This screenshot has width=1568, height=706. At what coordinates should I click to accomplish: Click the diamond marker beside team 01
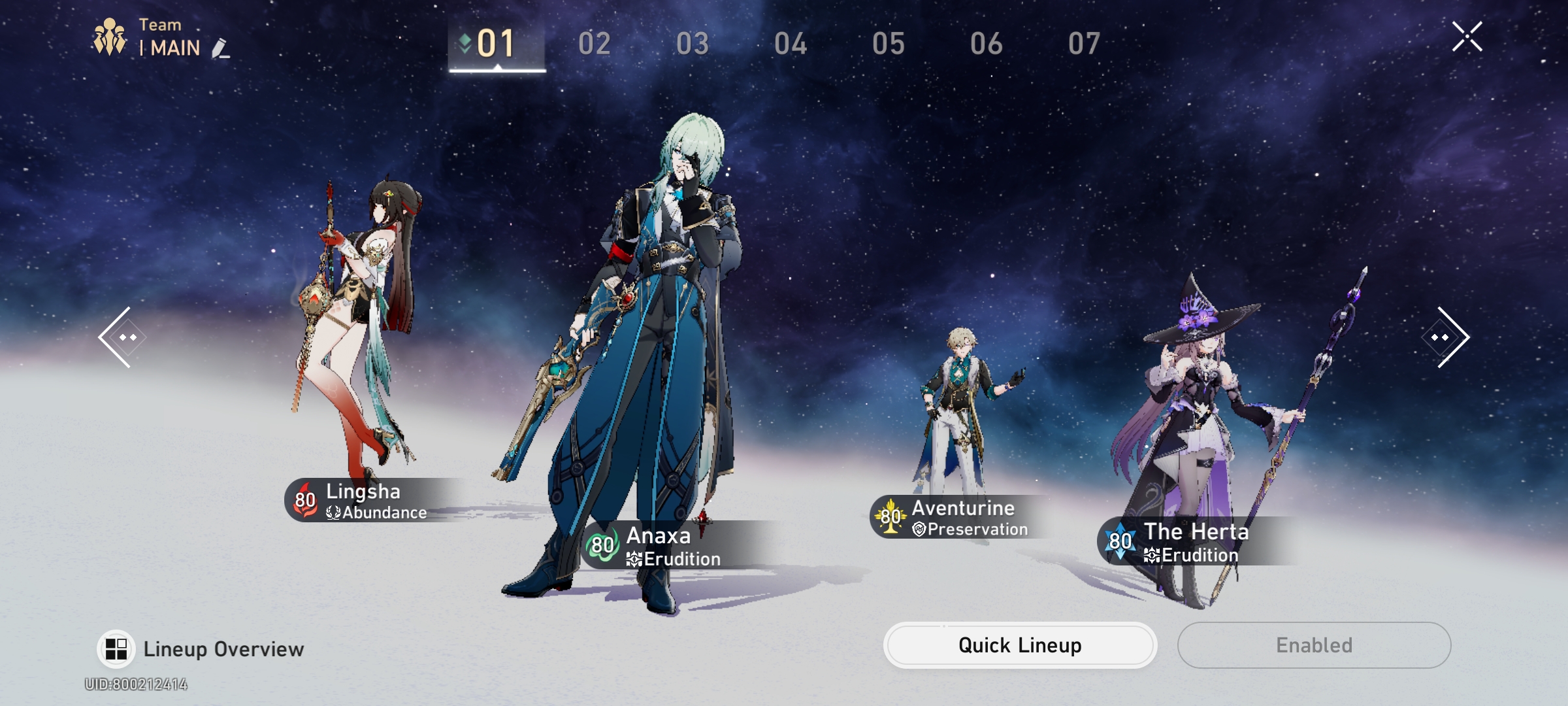tap(463, 41)
